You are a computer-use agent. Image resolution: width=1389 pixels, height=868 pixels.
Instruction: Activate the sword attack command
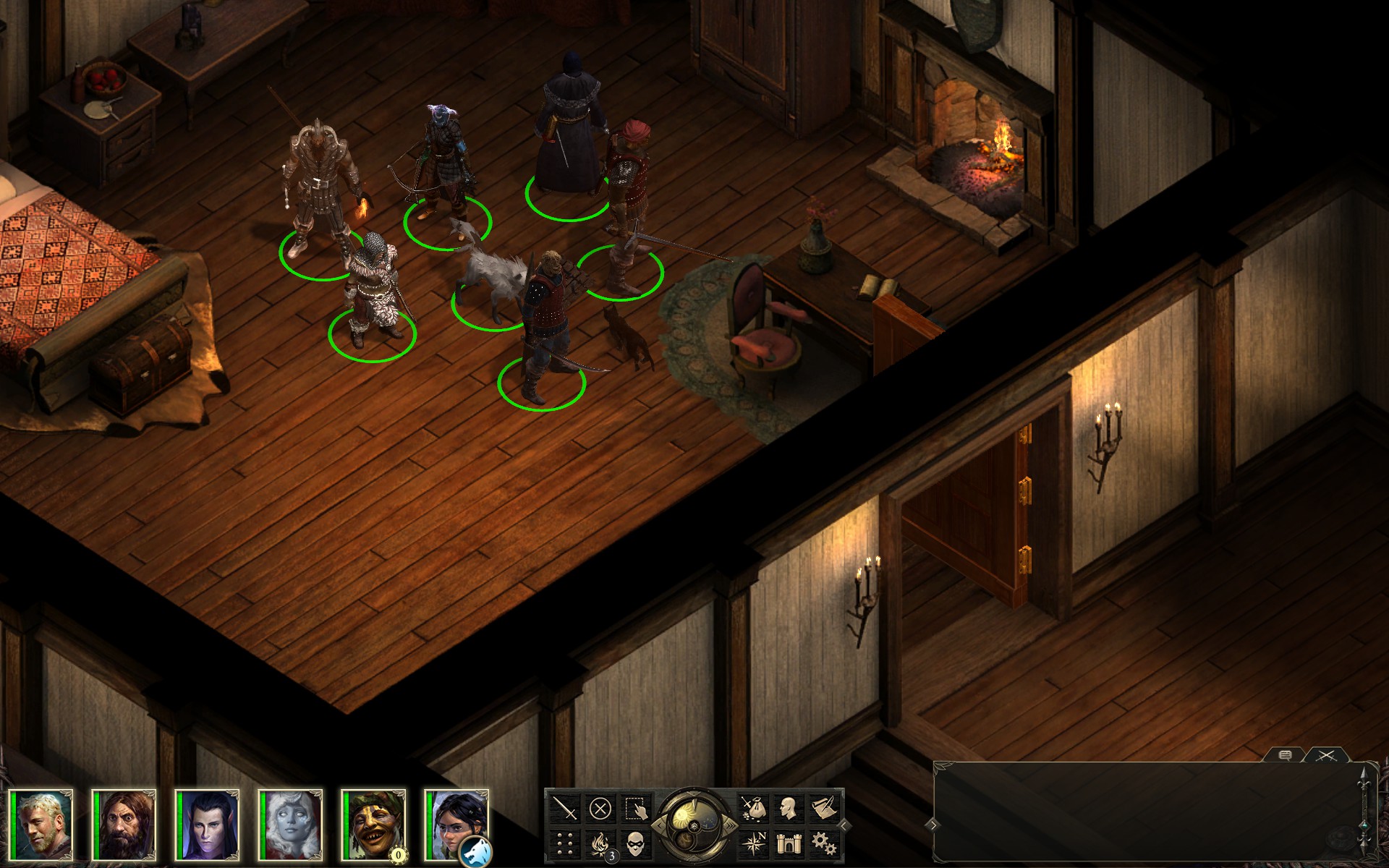click(x=565, y=807)
